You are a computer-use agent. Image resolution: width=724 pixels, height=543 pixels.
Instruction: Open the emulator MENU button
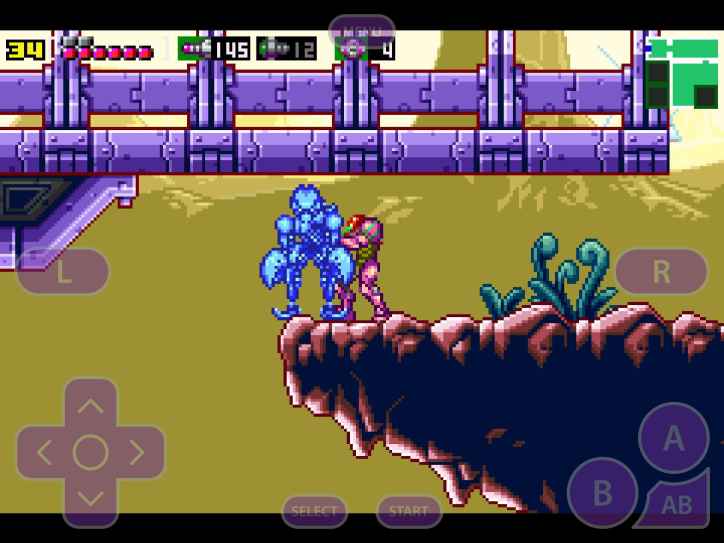[361, 29]
